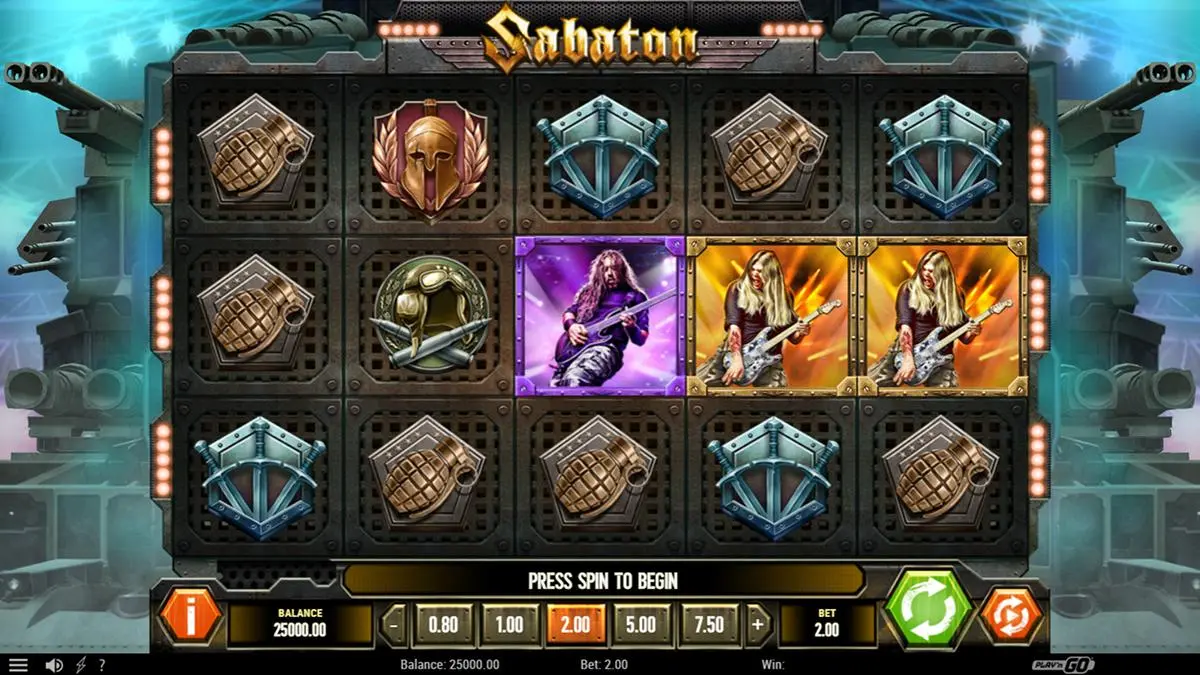Choose the 7.50 bet amount
Image resolution: width=1200 pixels, height=675 pixels.
[708, 625]
